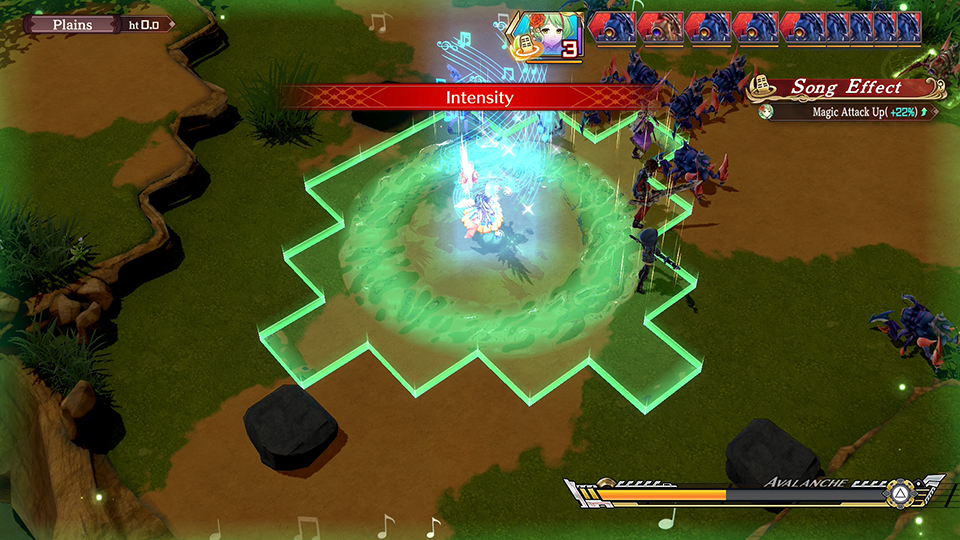The height and width of the screenshot is (540, 960).
Task: Inspect the Magic Attack Up effect entry
Action: (x=850, y=112)
